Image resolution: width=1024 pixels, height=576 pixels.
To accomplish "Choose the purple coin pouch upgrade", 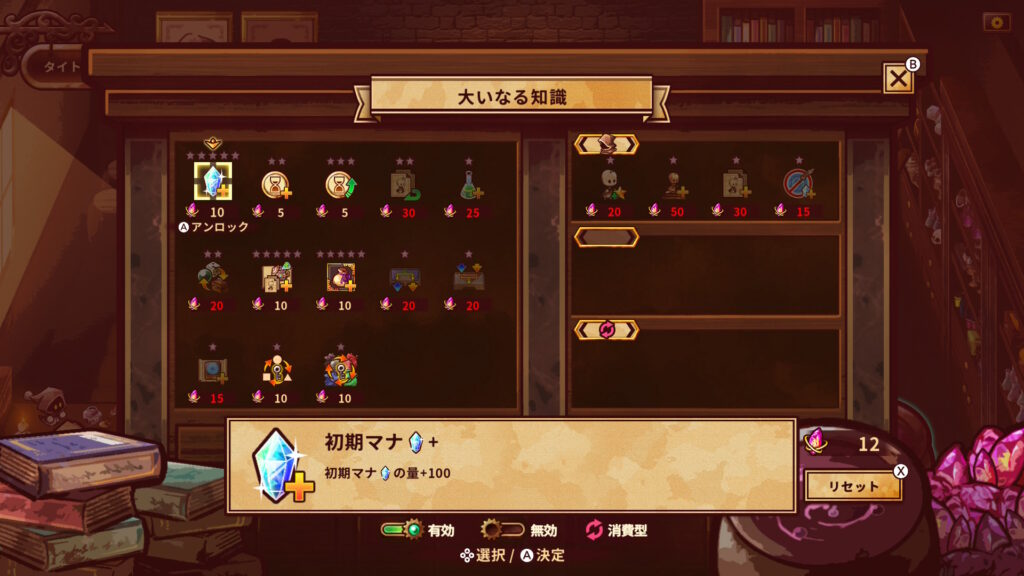I will (340, 277).
